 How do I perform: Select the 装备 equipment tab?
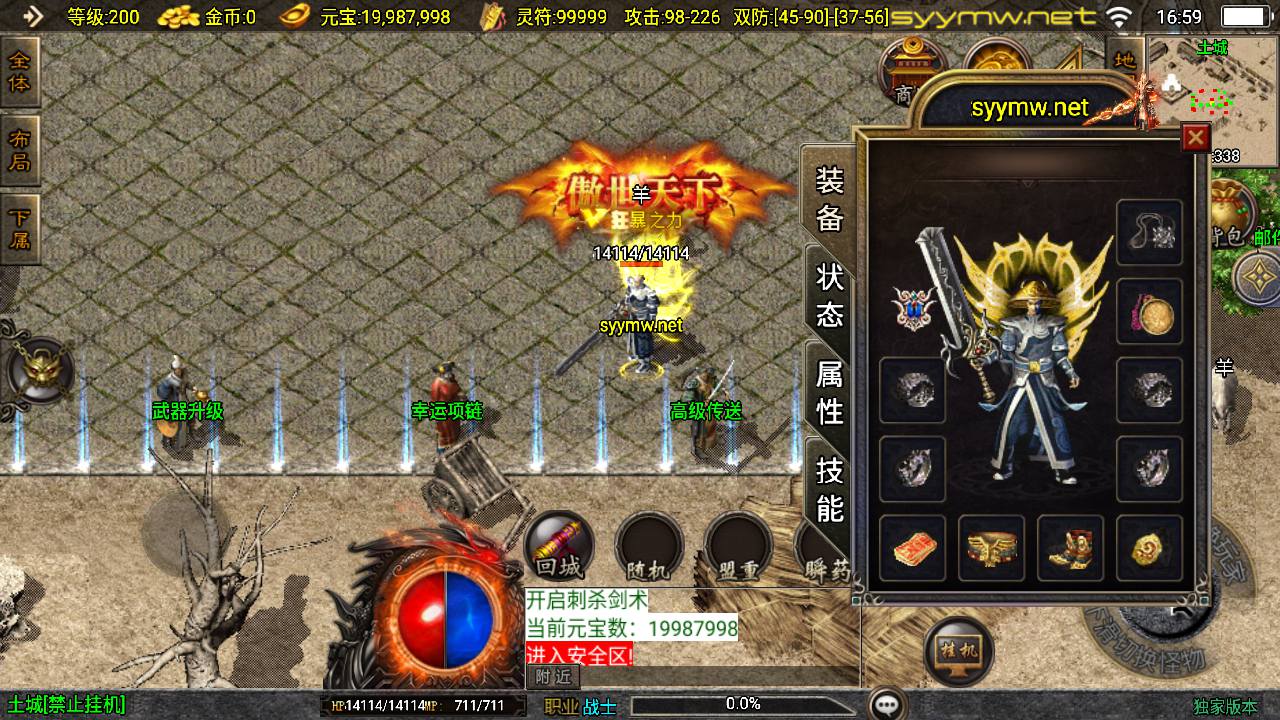pos(830,199)
